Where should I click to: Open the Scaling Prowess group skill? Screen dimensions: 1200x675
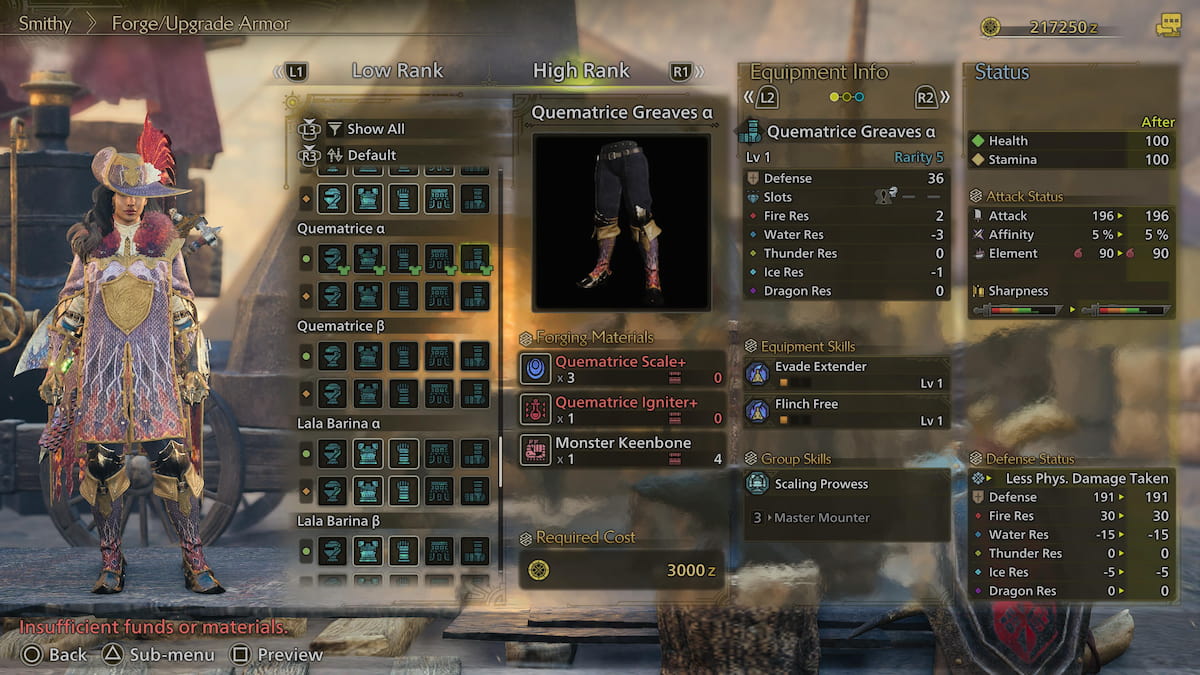click(846, 484)
